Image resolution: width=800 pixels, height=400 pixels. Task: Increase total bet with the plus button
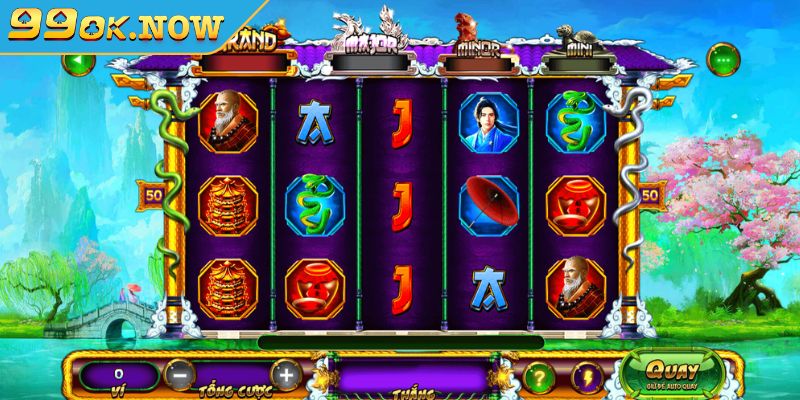click(x=285, y=376)
